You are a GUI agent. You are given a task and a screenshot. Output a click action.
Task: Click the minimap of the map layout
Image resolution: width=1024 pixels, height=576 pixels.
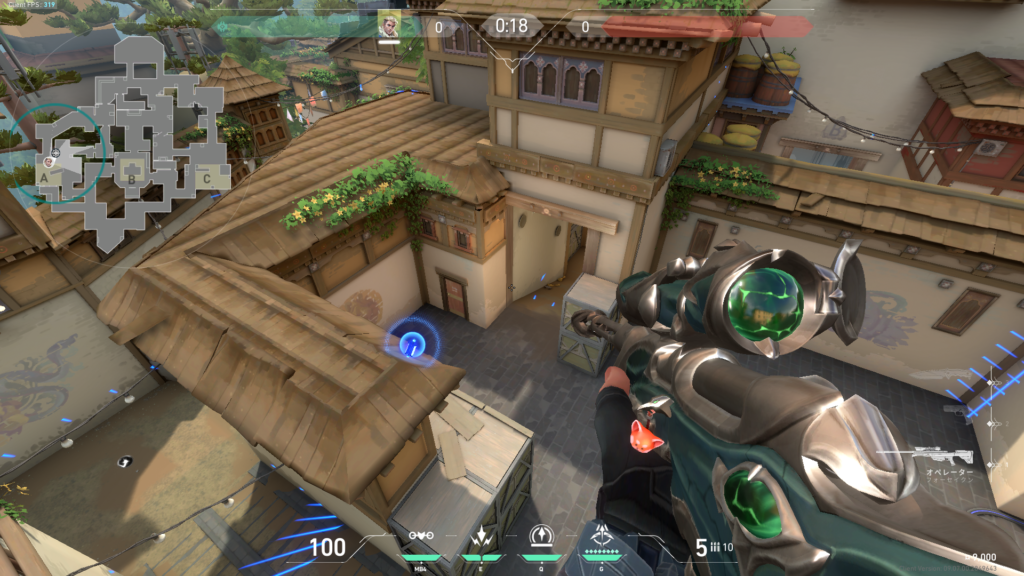(130, 140)
